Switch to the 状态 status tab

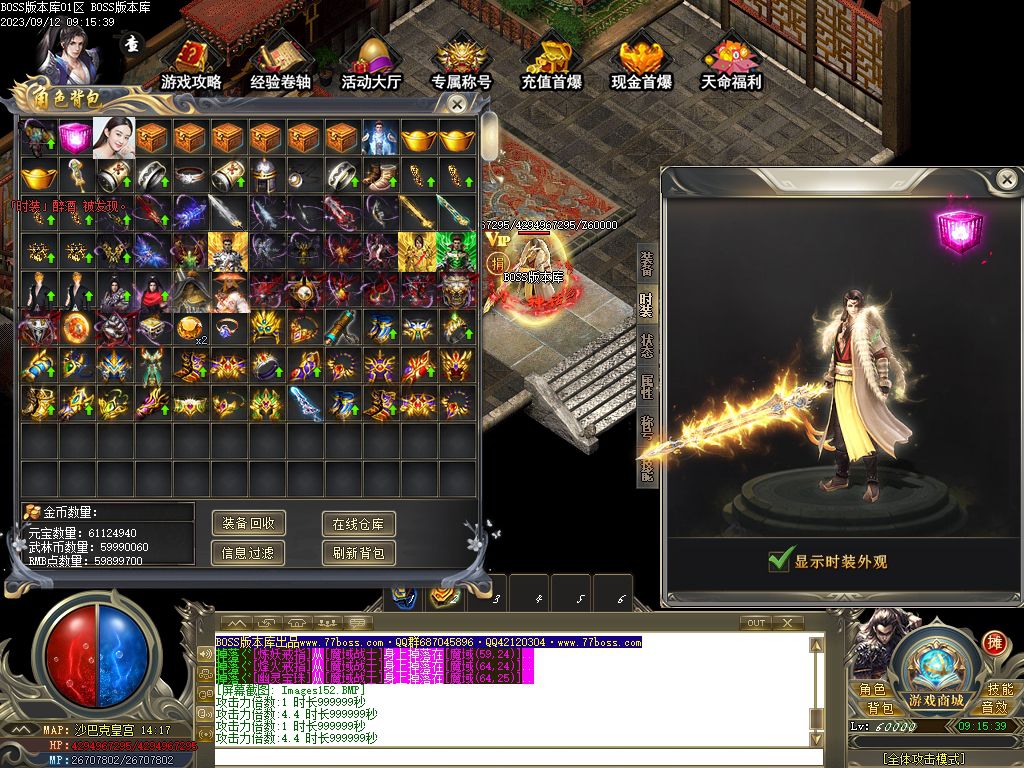646,343
